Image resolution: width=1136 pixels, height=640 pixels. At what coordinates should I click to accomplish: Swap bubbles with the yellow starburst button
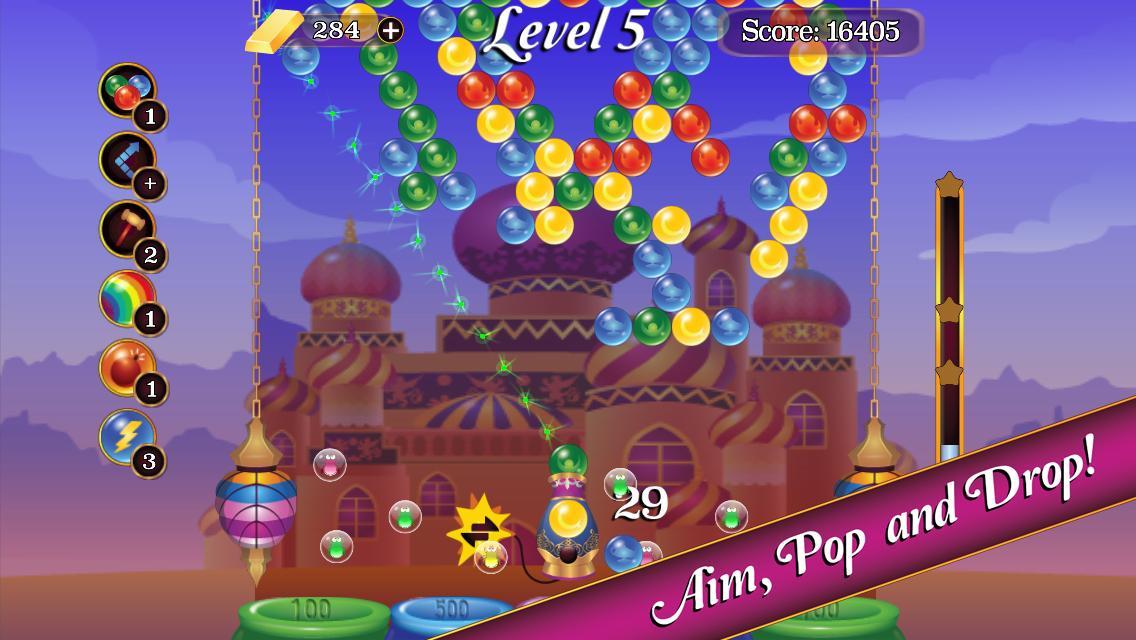[479, 528]
